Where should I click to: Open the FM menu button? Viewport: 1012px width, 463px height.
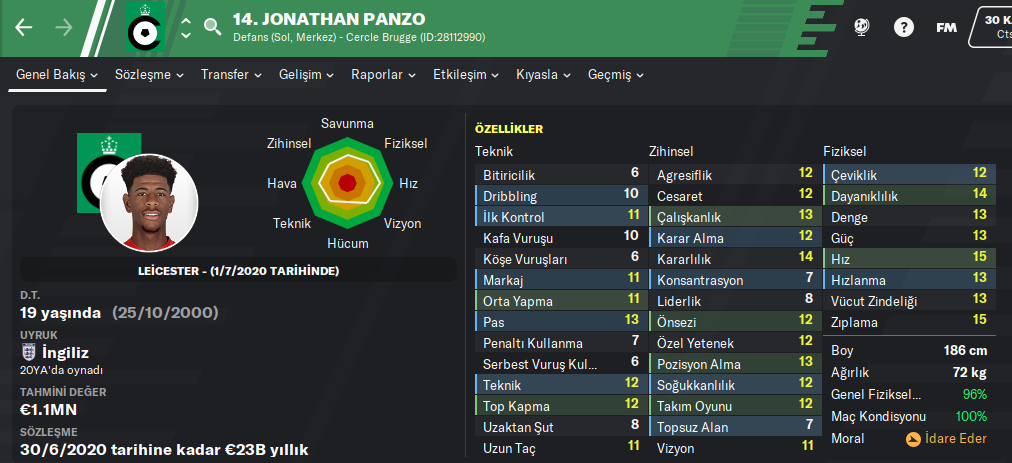click(x=946, y=27)
